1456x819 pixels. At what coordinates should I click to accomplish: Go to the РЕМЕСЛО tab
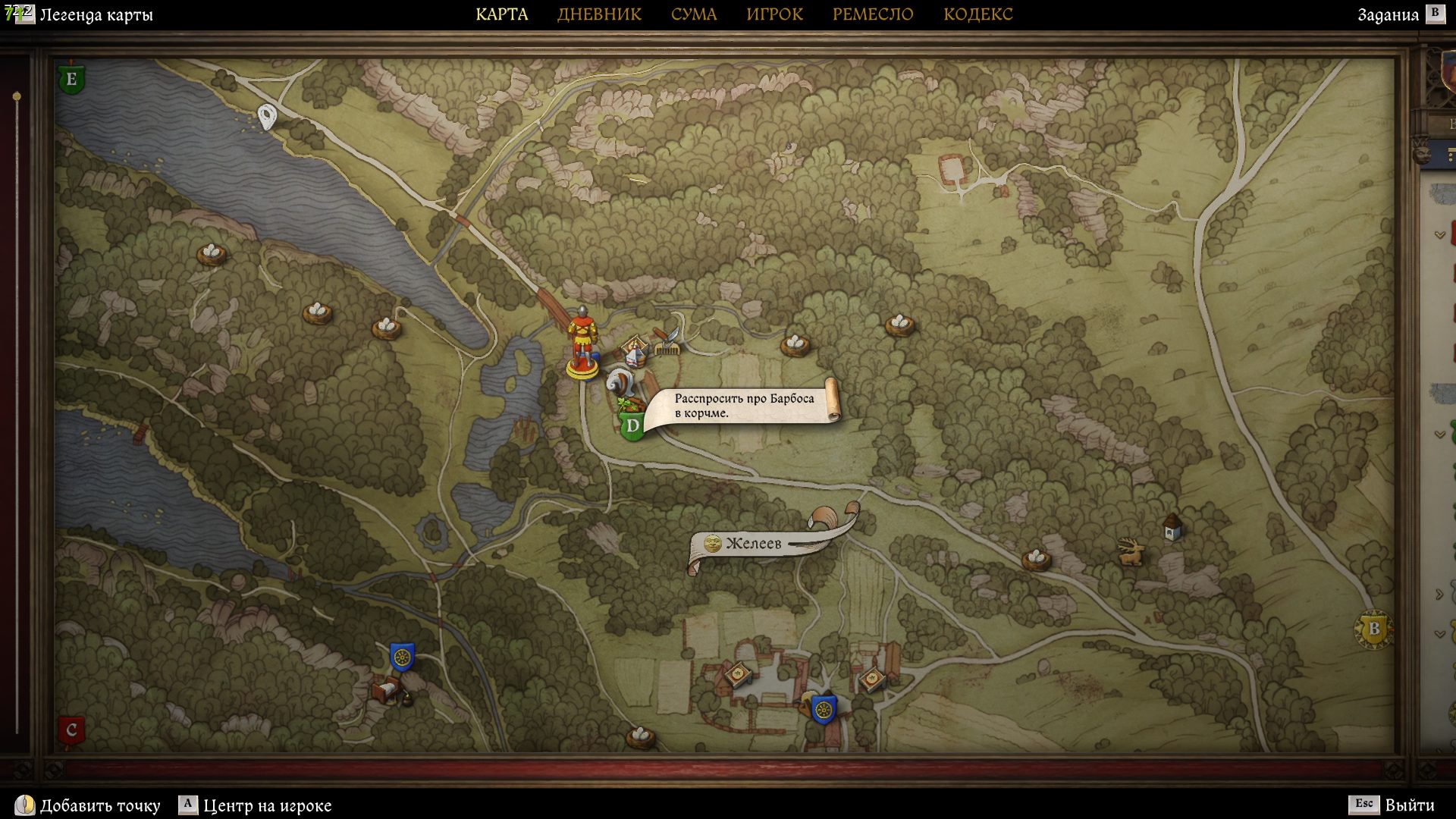[x=873, y=14]
